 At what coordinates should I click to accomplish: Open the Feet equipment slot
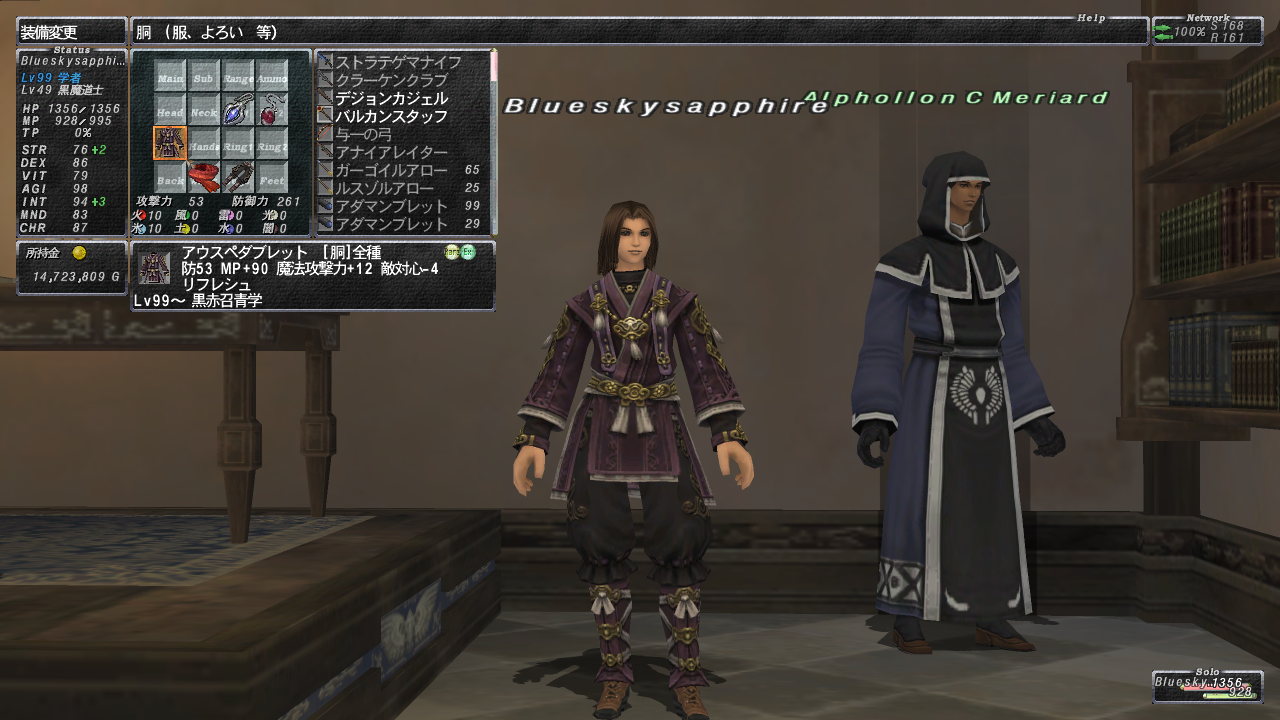coord(271,179)
